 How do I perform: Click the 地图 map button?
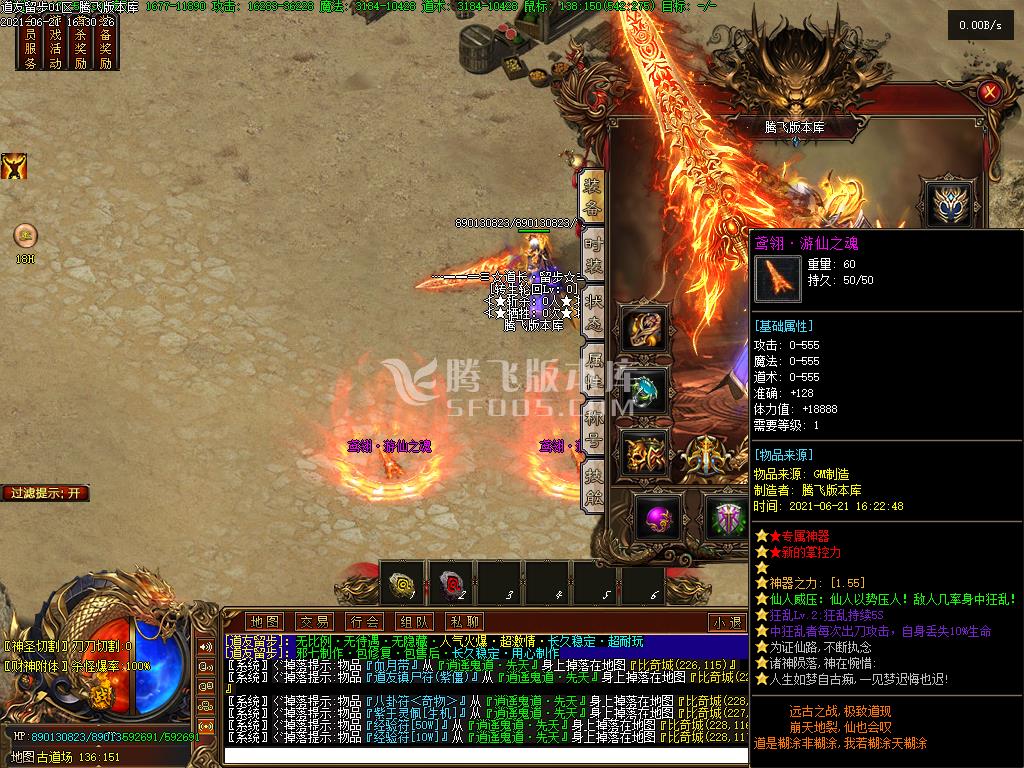point(265,621)
